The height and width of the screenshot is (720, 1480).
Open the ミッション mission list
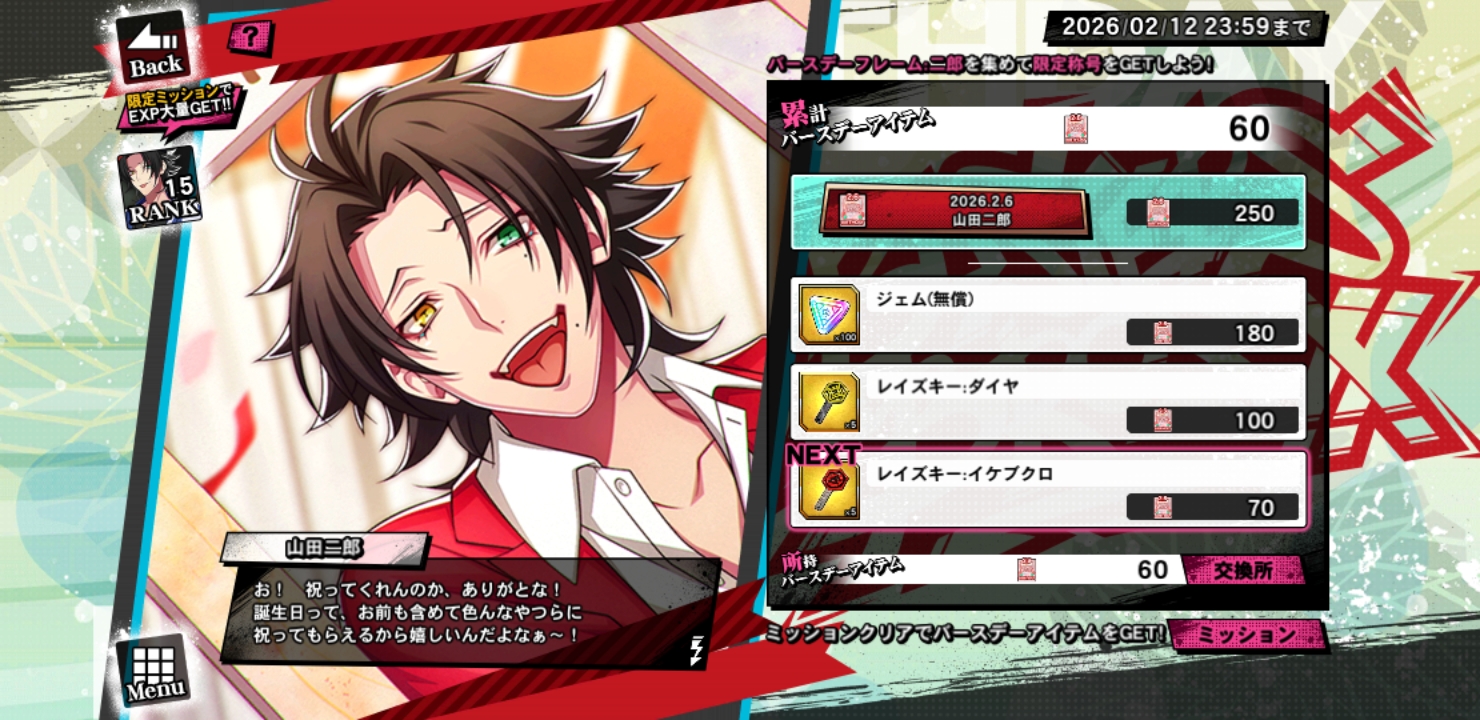click(x=1246, y=634)
